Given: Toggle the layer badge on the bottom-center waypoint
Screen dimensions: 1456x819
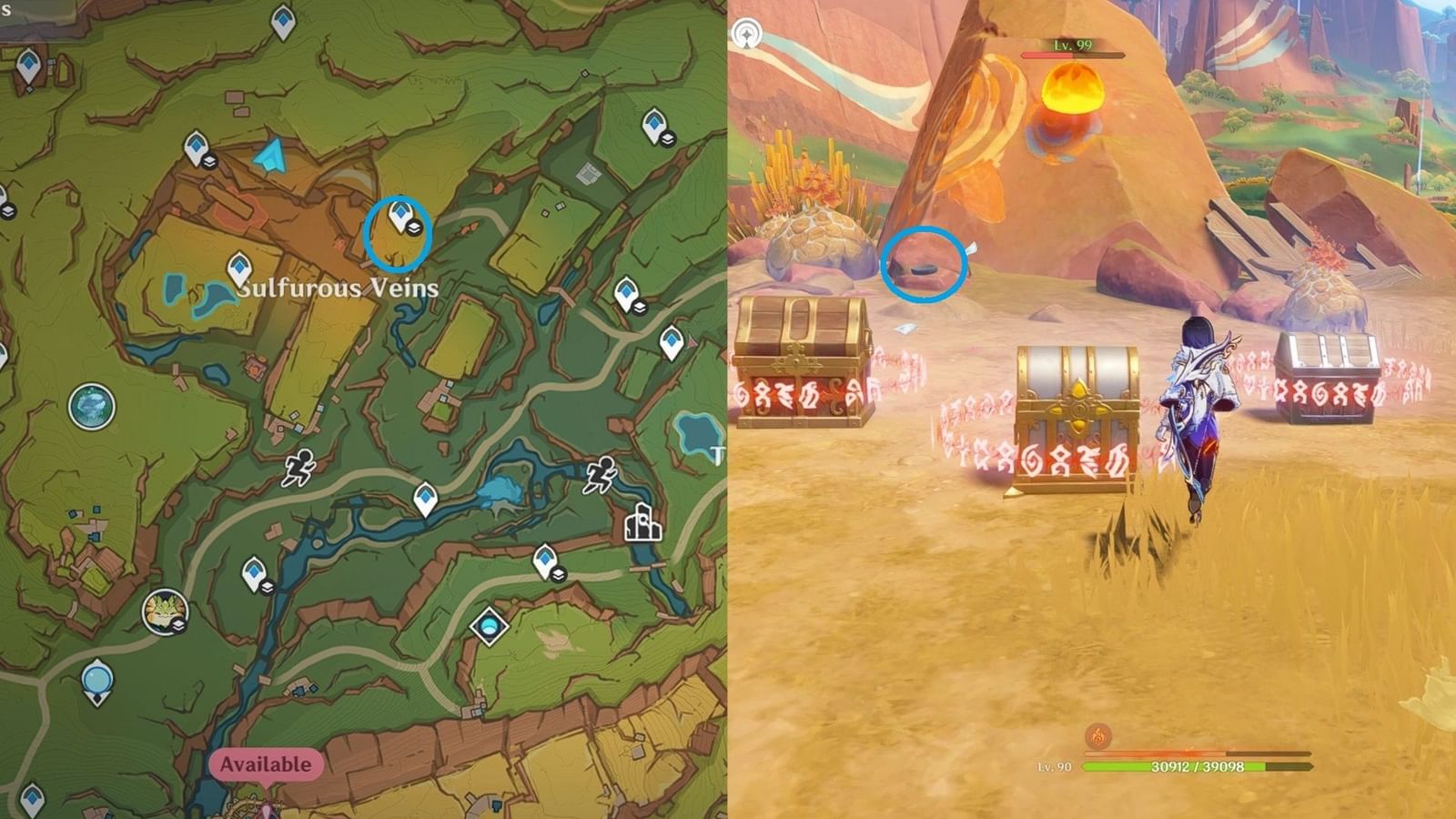Looking at the screenshot, I should pyautogui.click(x=268, y=586).
